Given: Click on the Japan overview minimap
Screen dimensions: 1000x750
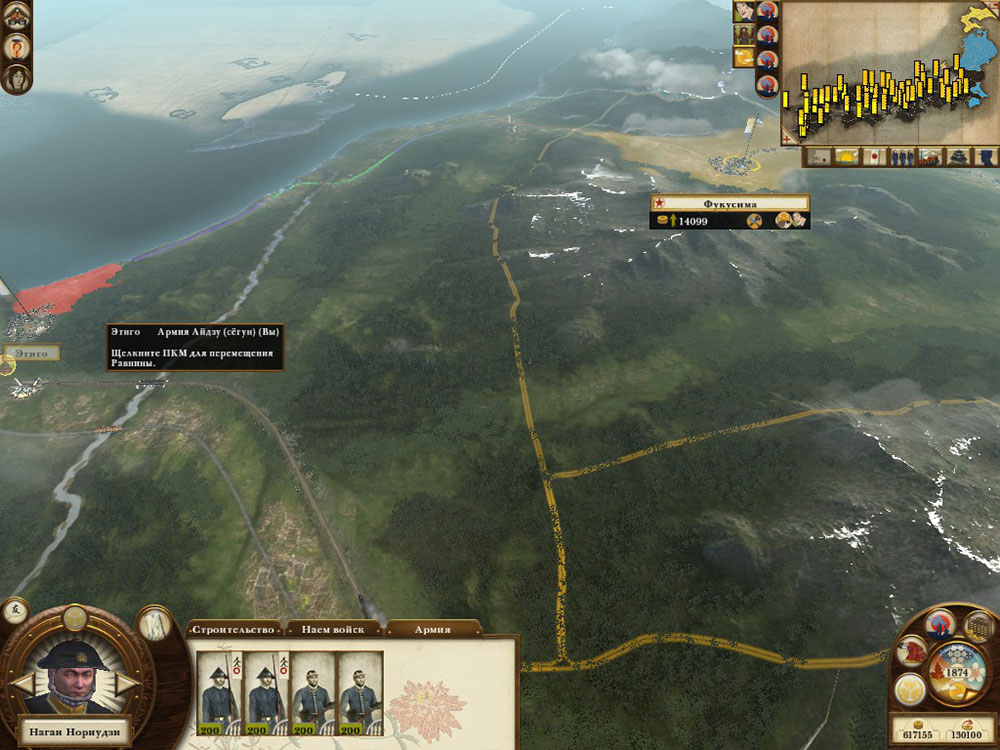Looking at the screenshot, I should 888,70.
